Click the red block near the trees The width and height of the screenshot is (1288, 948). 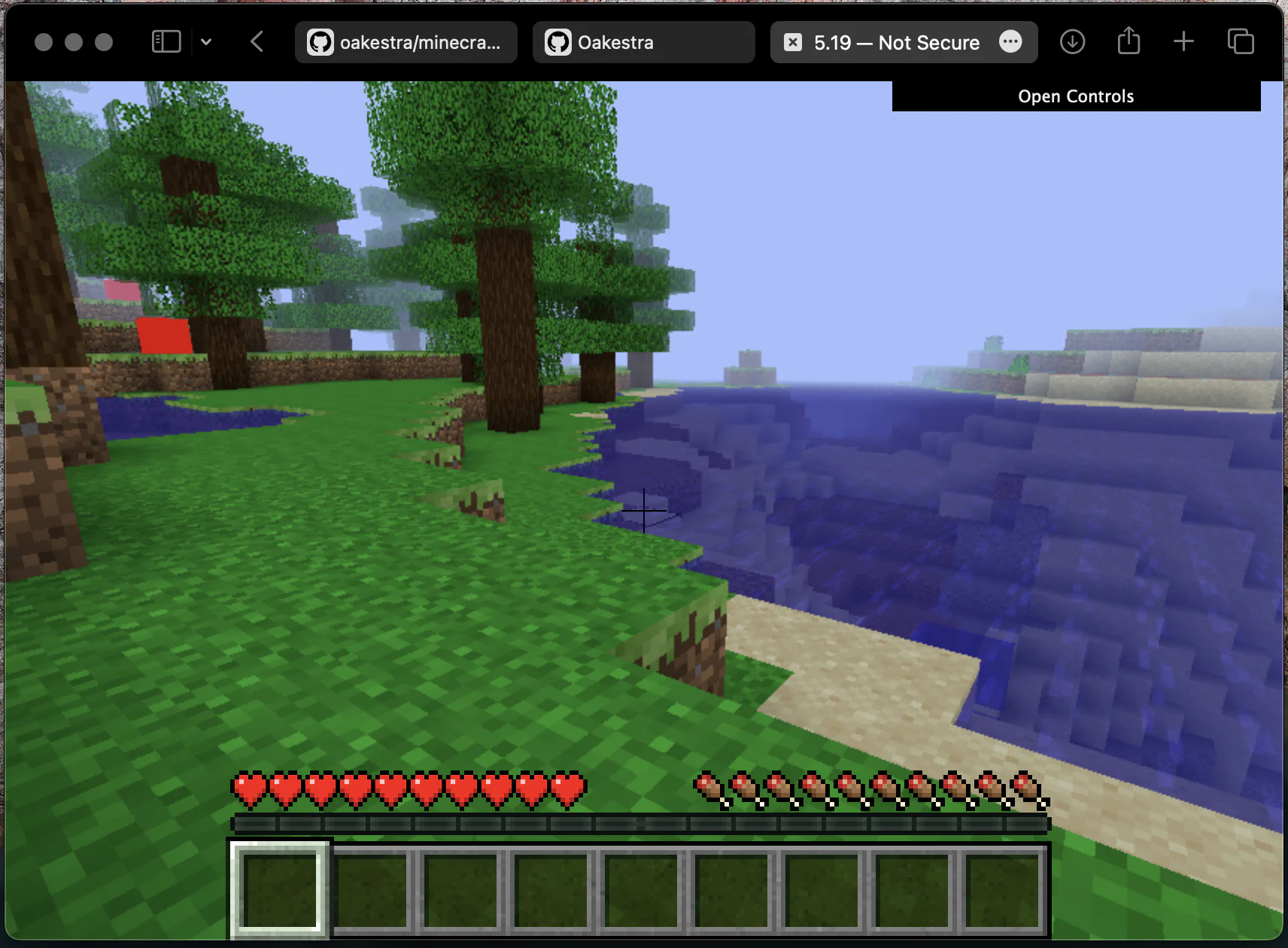click(x=164, y=336)
